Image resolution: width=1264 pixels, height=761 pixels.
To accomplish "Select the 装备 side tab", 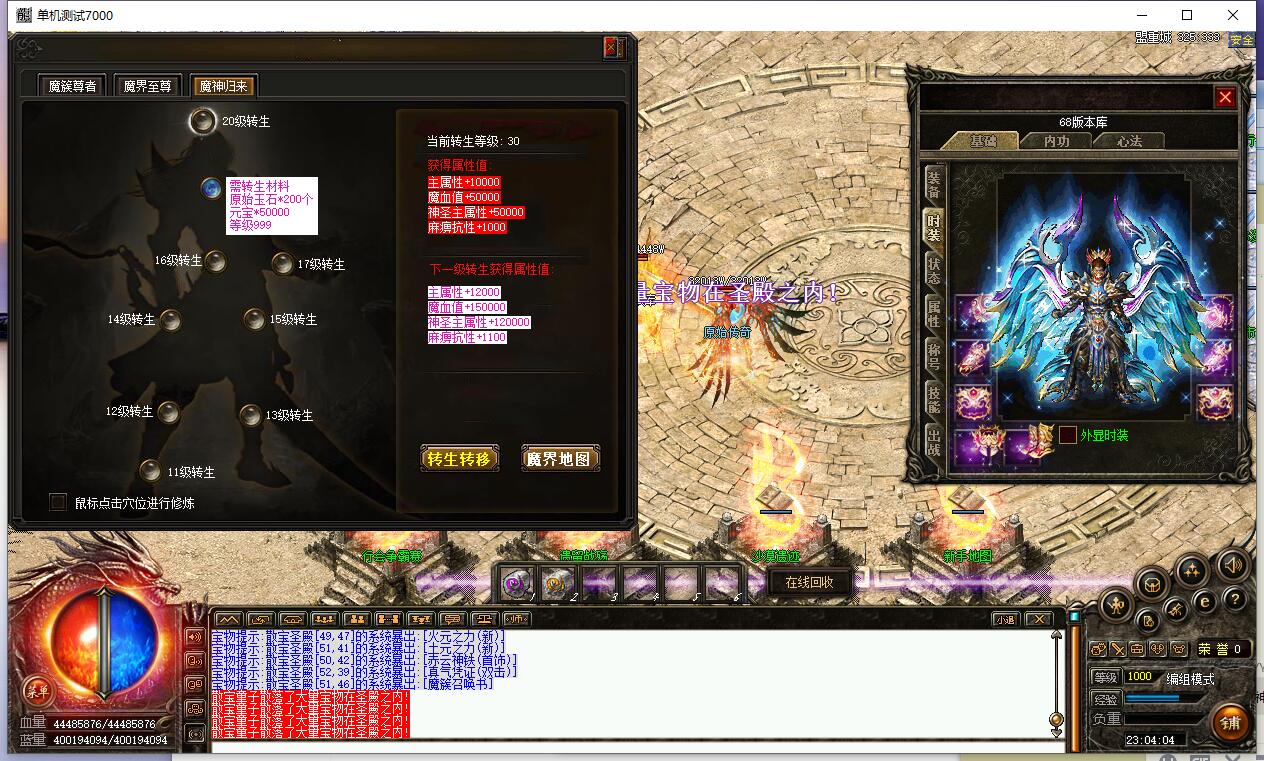I will pyautogui.click(x=933, y=183).
